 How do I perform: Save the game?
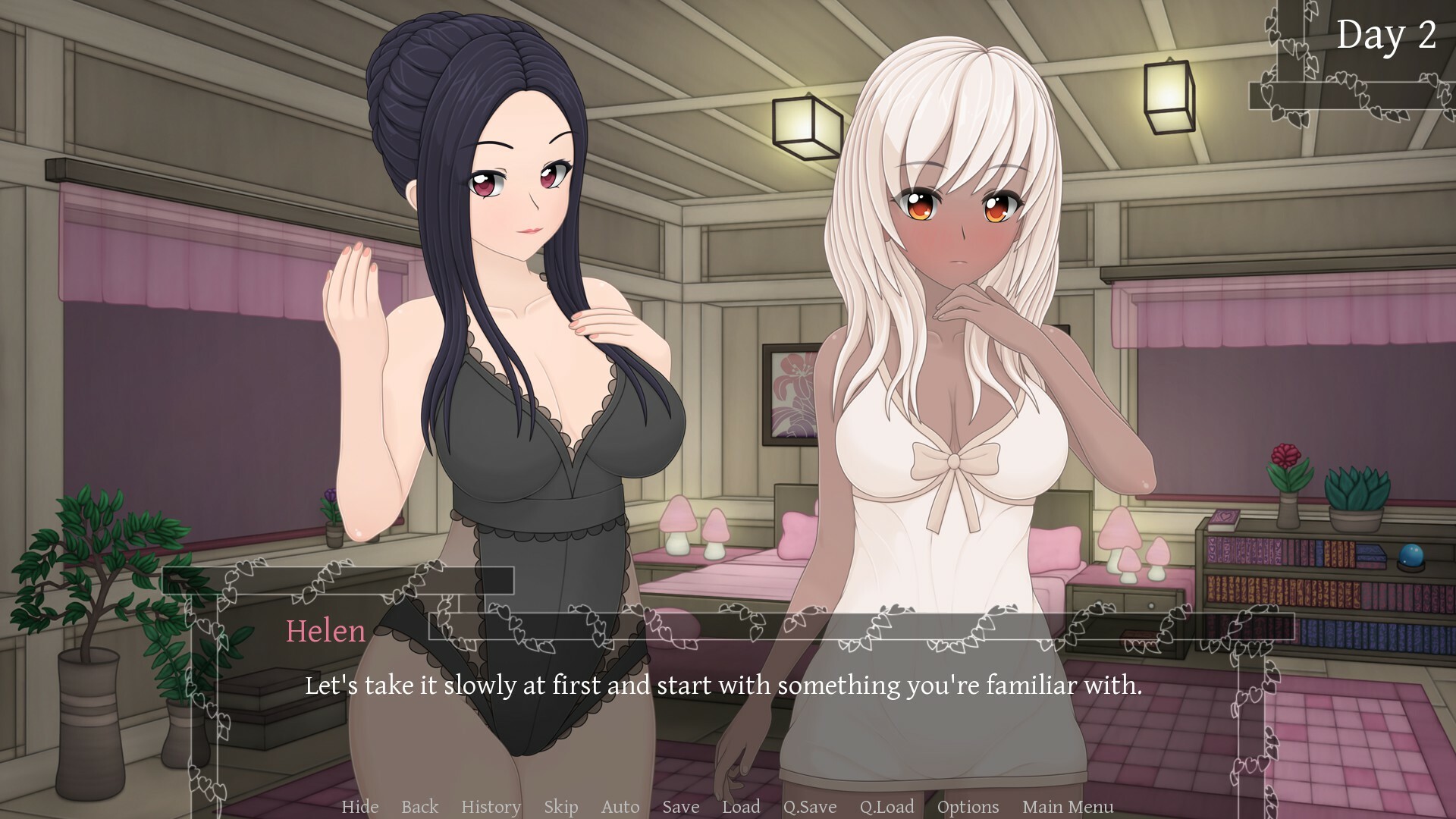point(679,807)
